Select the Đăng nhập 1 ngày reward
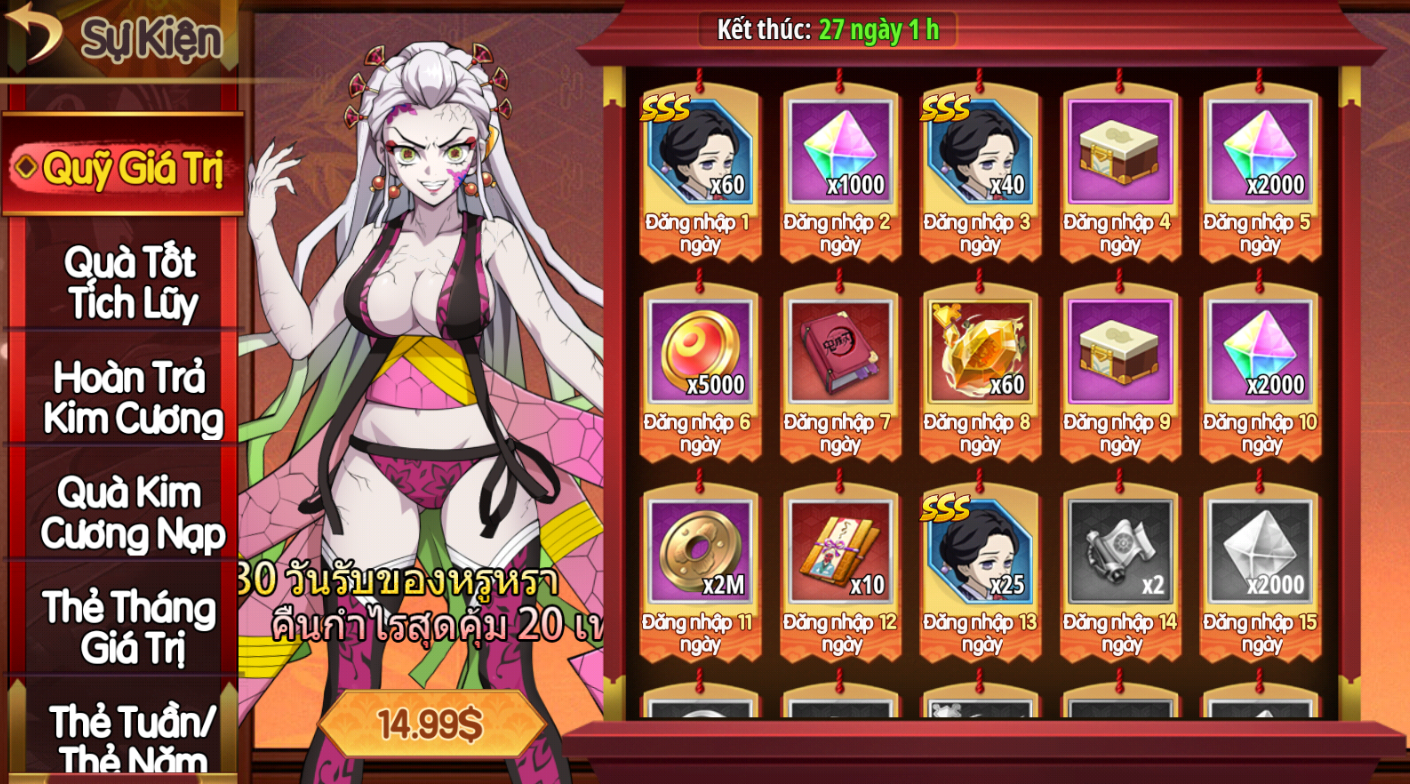Screen dimensions: 1410x784 (x=699, y=152)
